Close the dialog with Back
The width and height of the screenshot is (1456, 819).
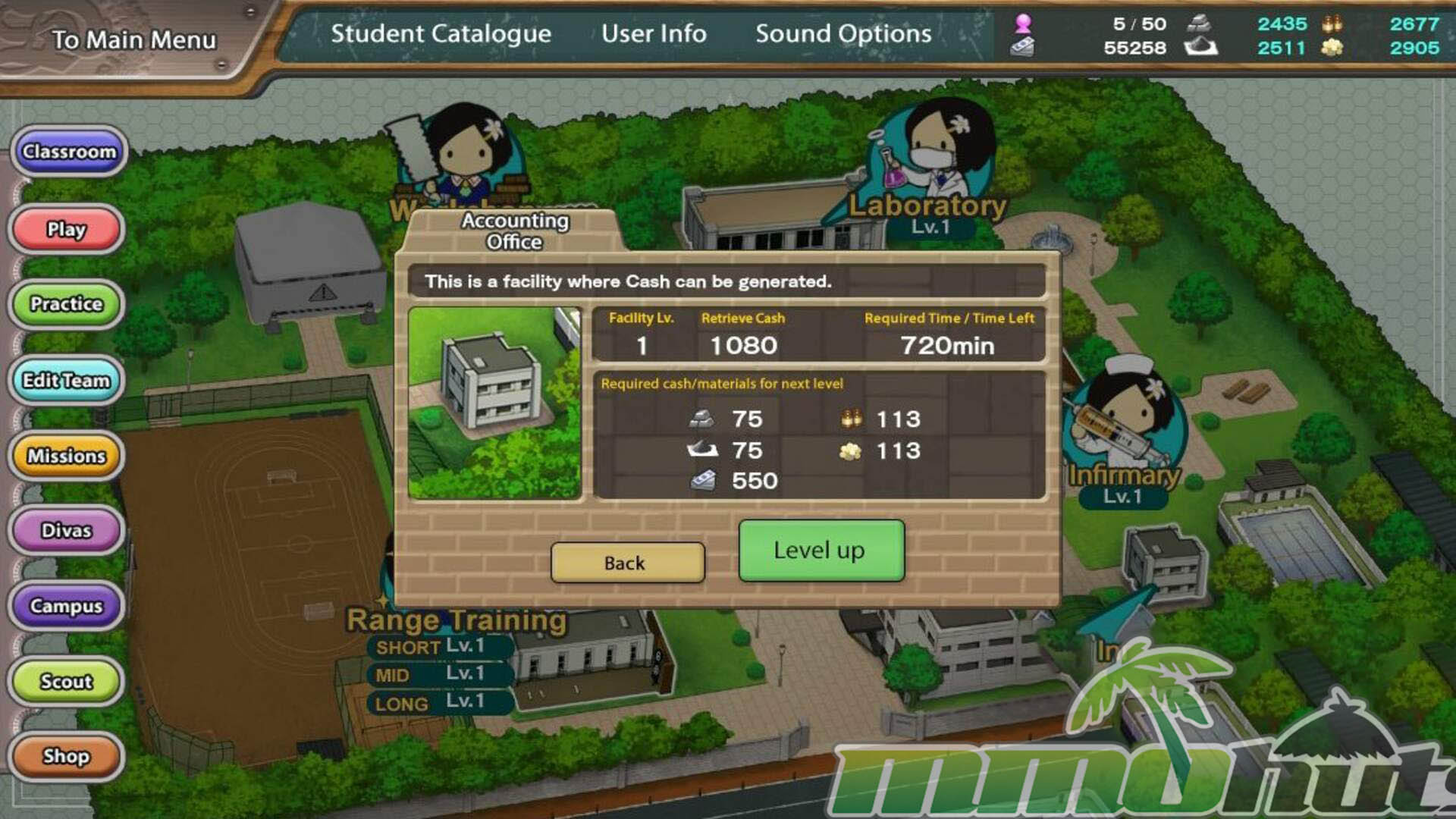tap(627, 563)
